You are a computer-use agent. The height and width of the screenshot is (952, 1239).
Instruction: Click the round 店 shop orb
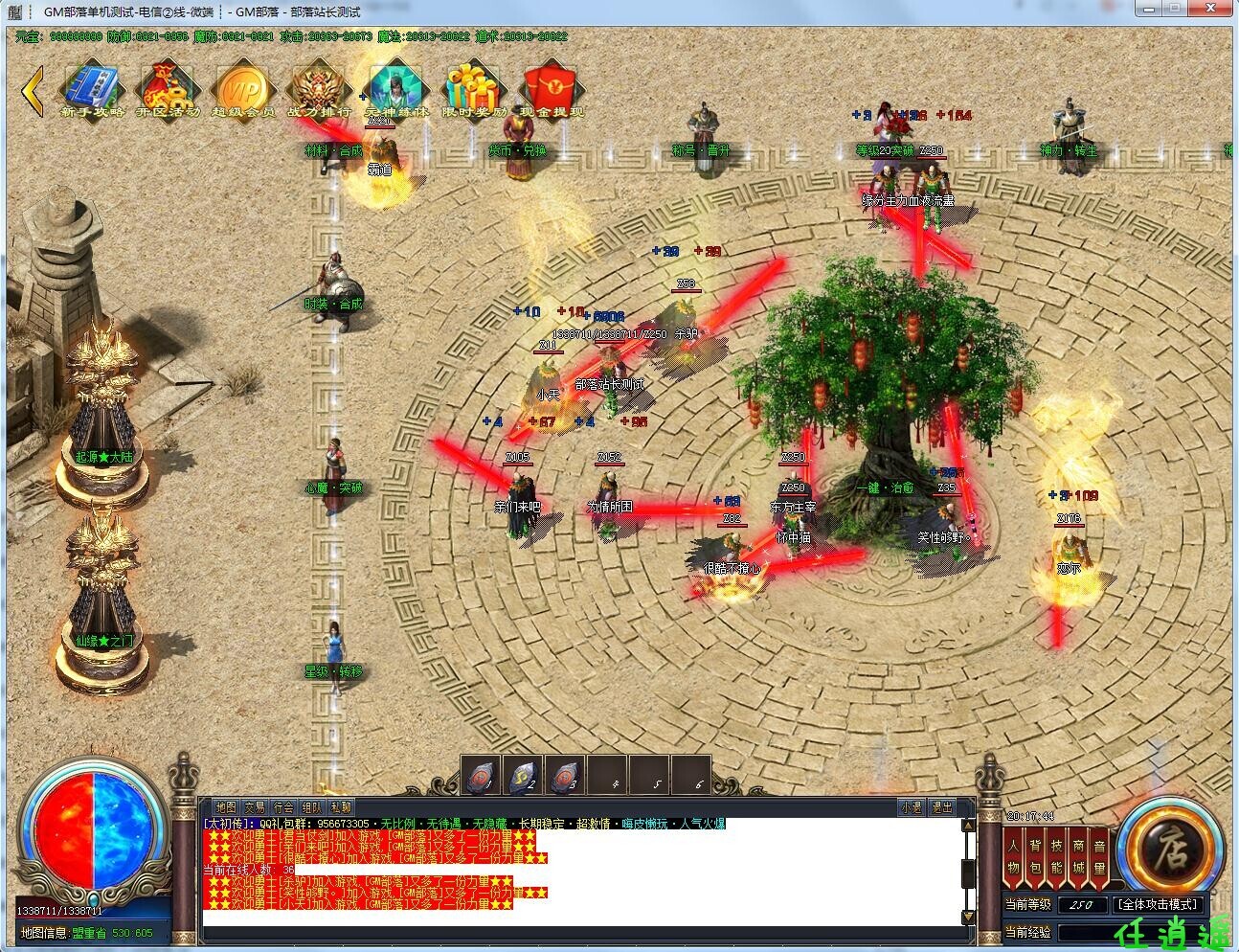1169,848
